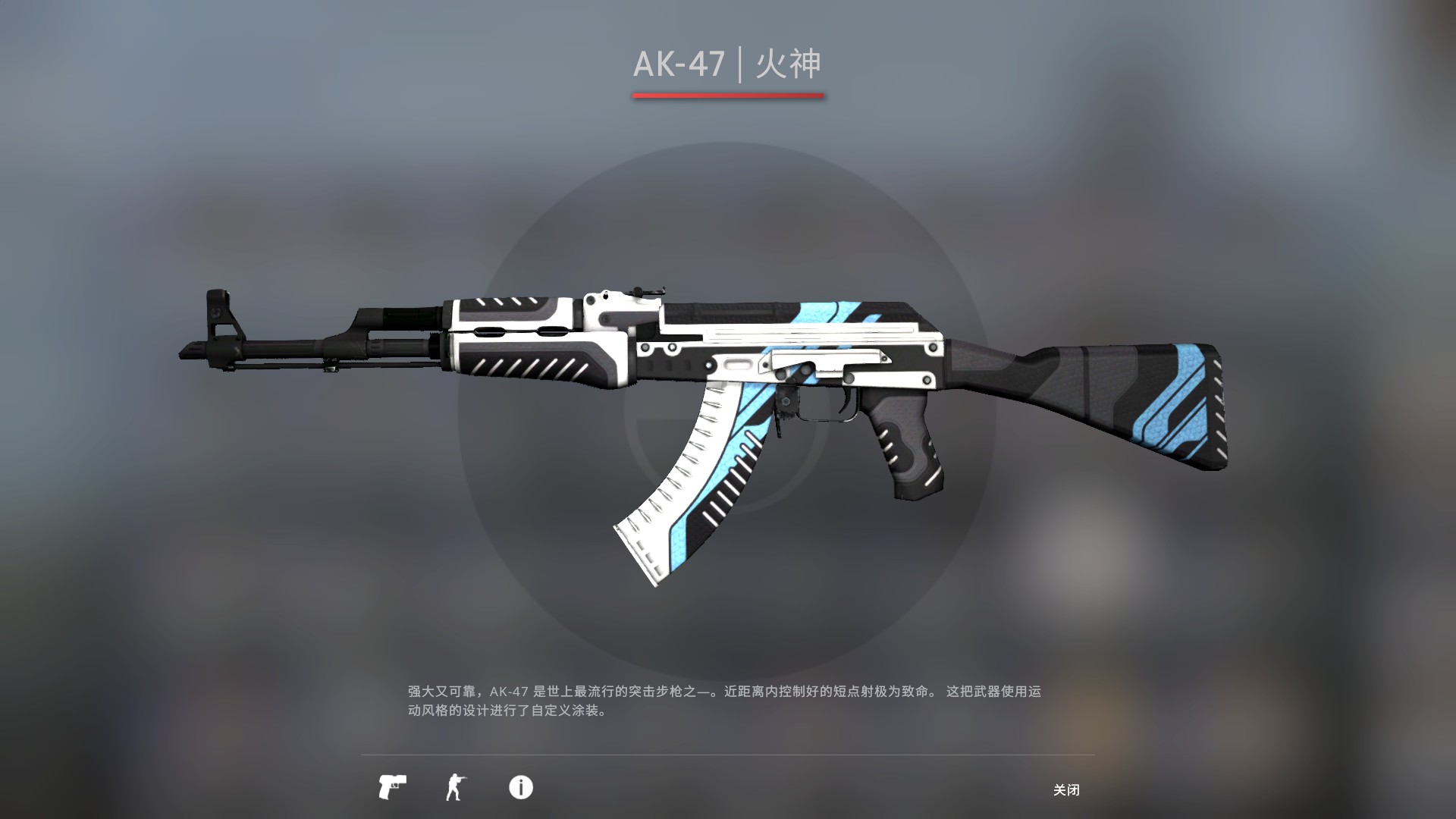Expand the AK-47 title header
Screen dimensions: 1456x819
pos(730,66)
